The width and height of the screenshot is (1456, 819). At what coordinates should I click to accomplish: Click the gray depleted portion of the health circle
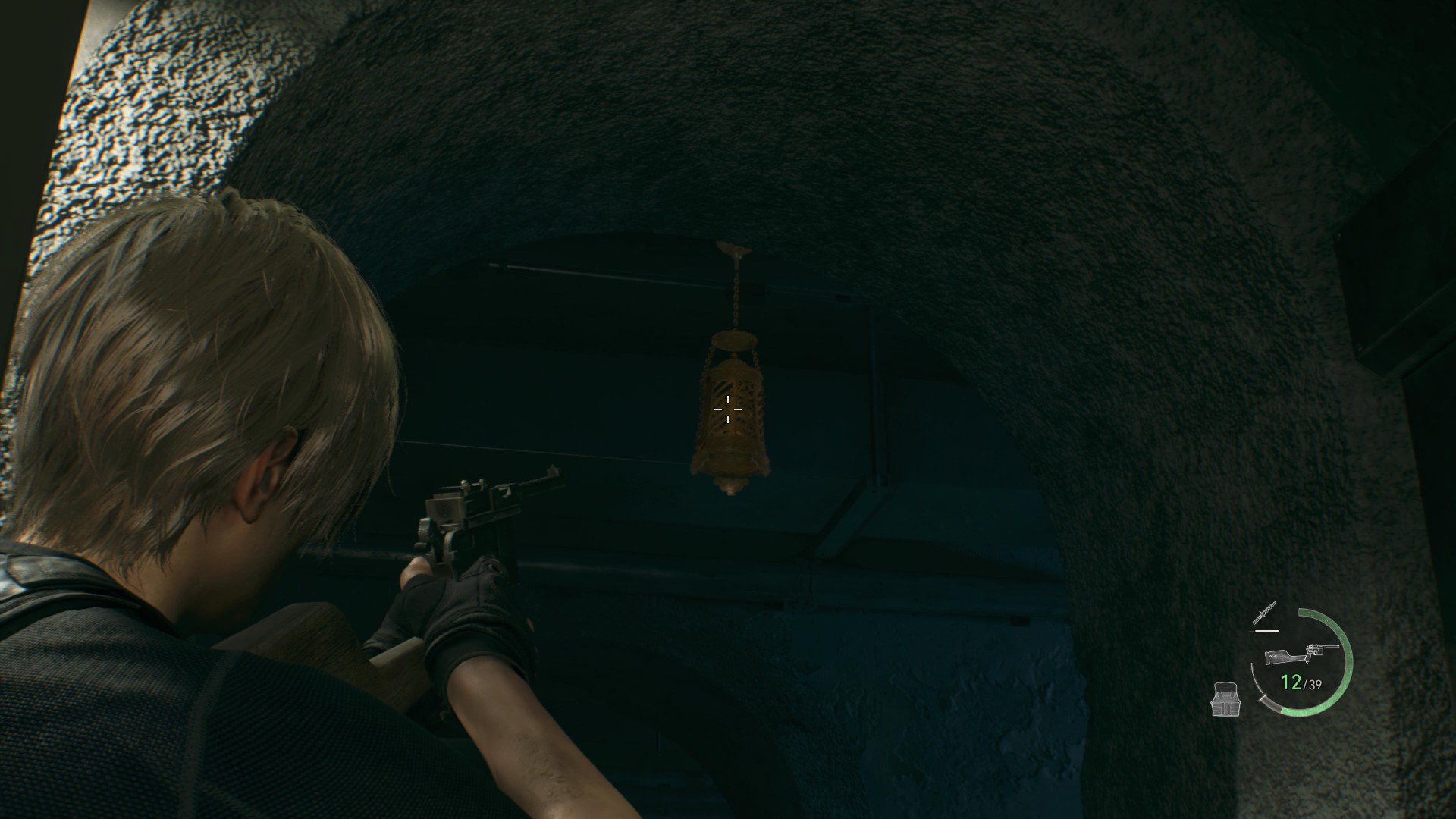tap(1267, 702)
